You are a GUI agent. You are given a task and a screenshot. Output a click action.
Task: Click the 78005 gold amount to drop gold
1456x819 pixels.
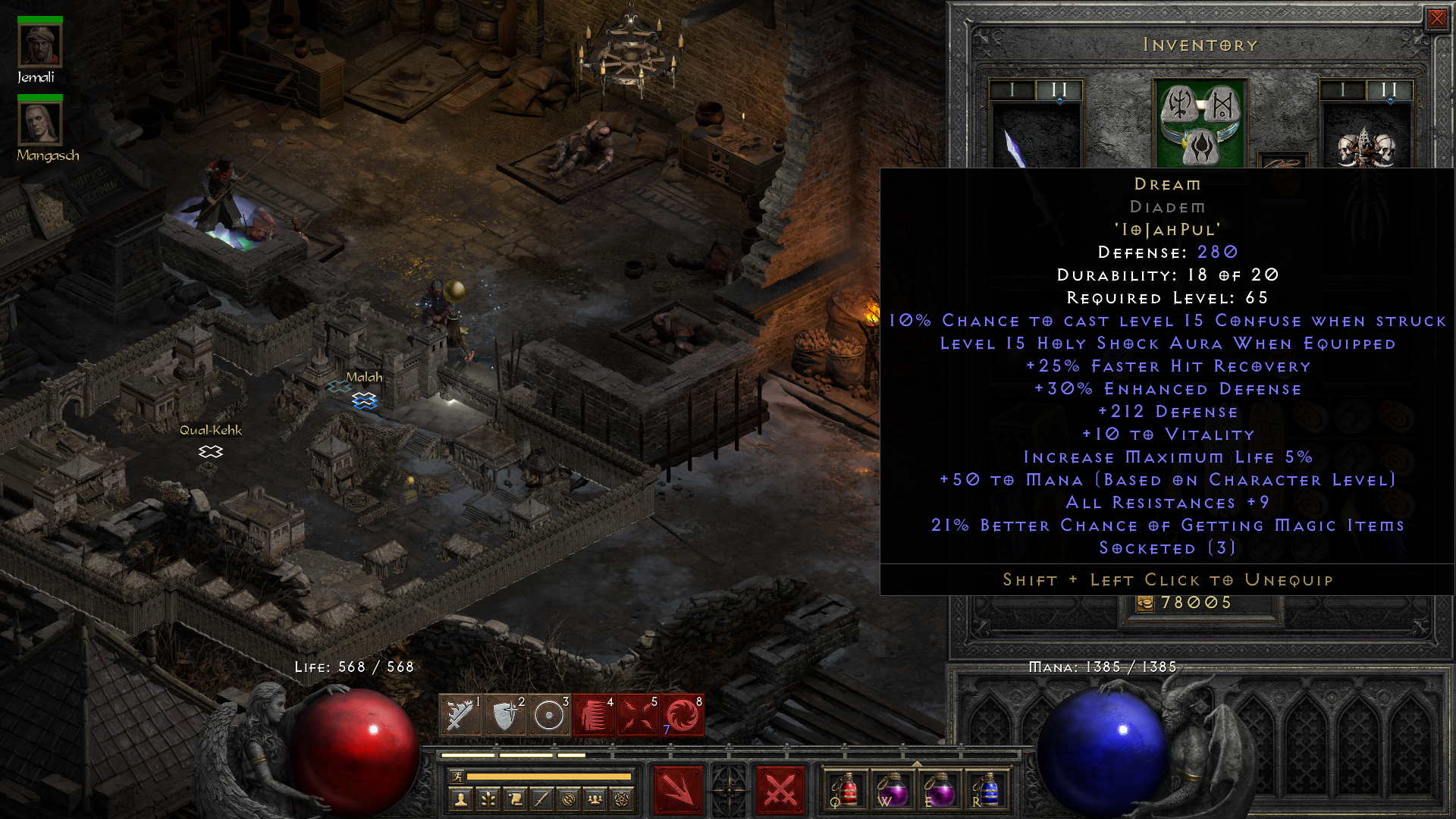(1197, 601)
